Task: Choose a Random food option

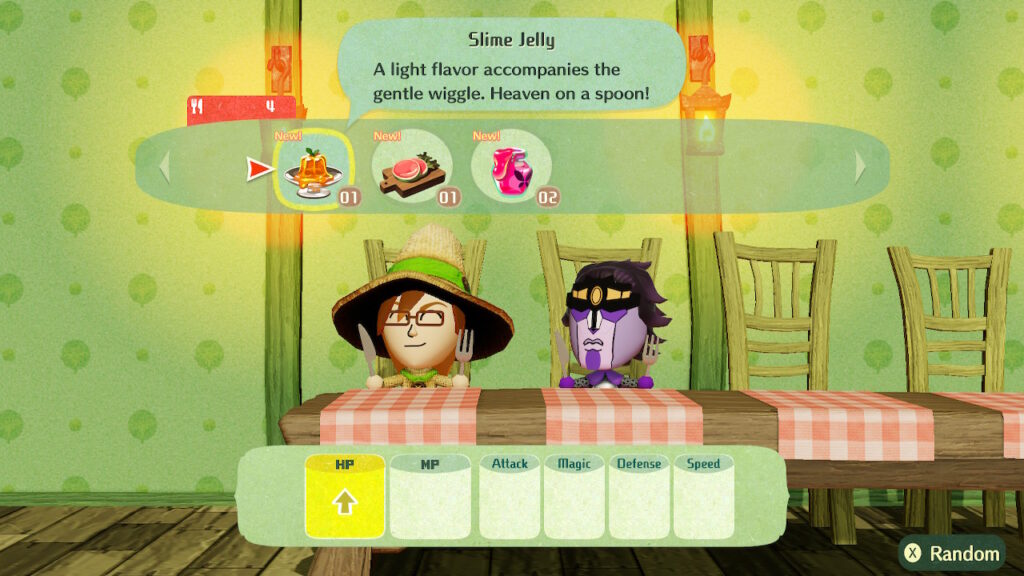Action: [951, 553]
